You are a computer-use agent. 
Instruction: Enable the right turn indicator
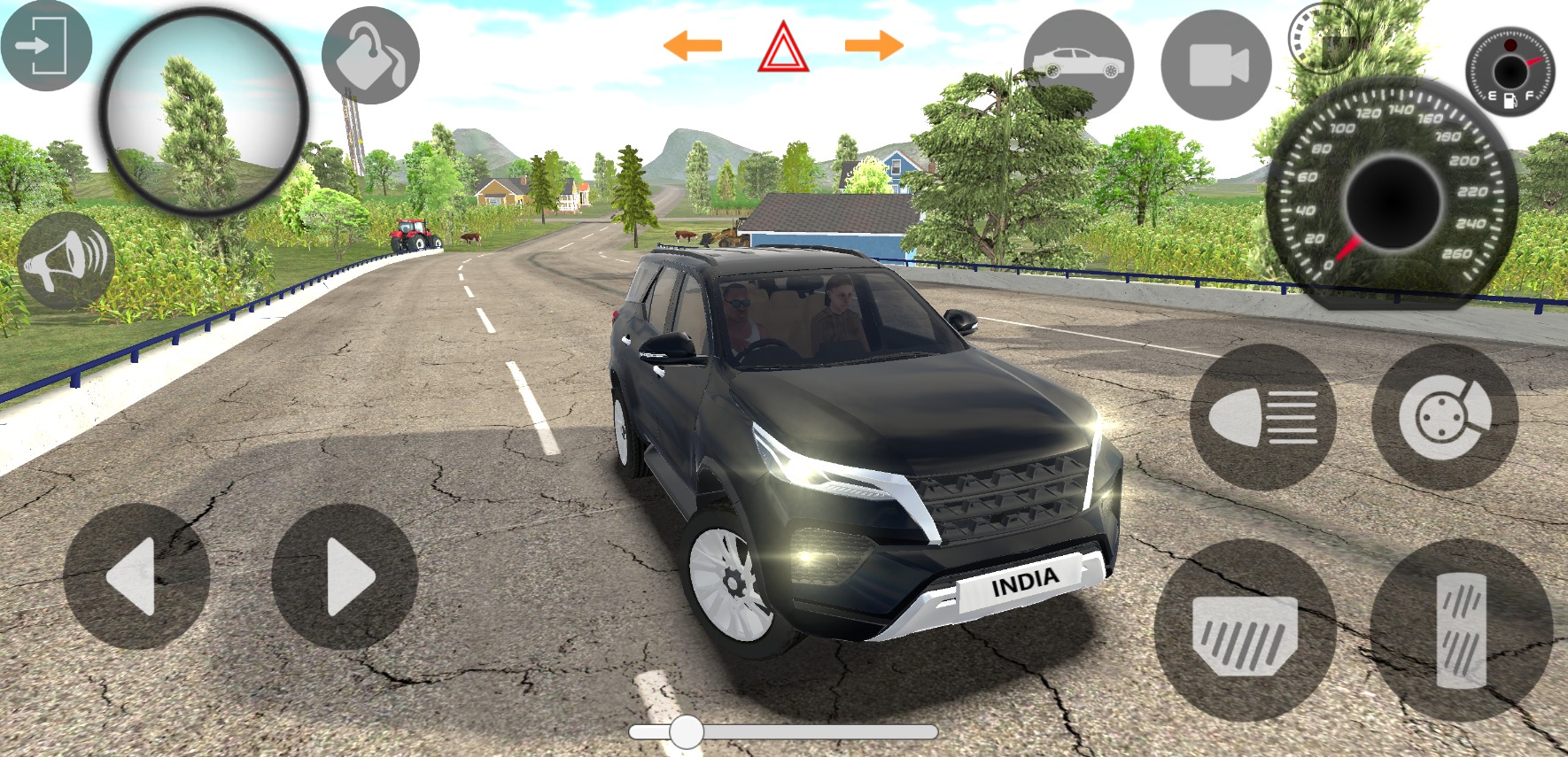[873, 42]
